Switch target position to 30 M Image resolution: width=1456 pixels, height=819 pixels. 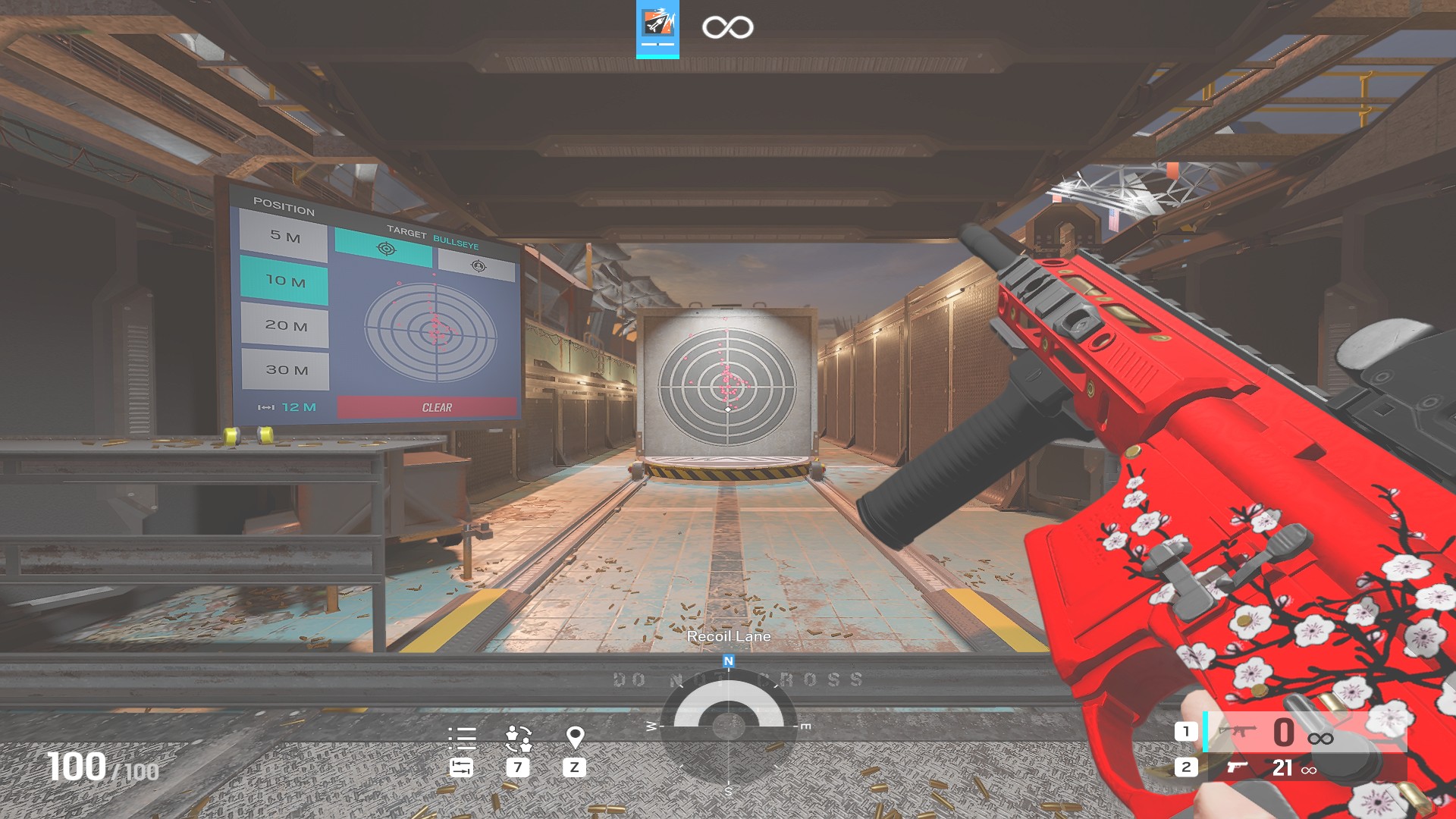287,370
